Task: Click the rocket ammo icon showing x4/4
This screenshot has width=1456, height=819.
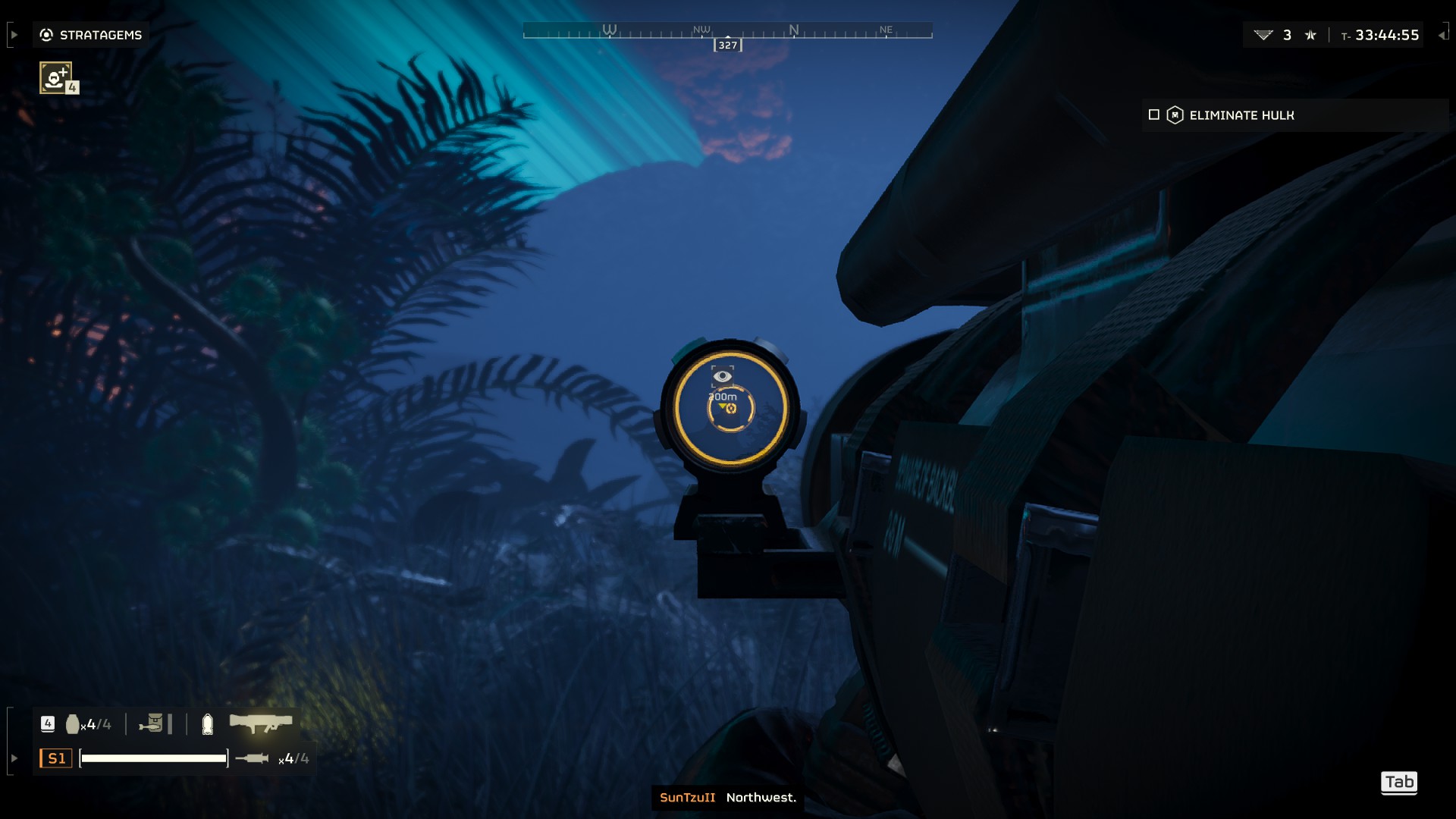Action: click(254, 758)
